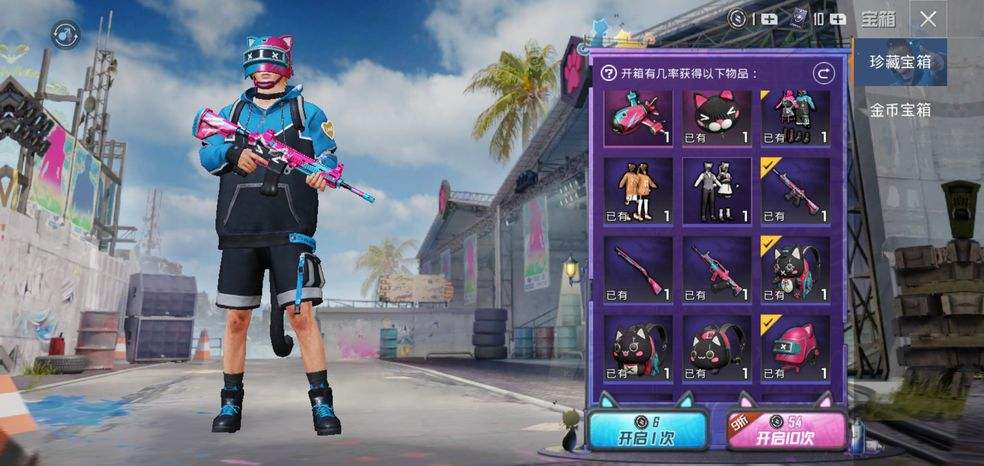Select the butler and maid outfit reward

pos(716,190)
